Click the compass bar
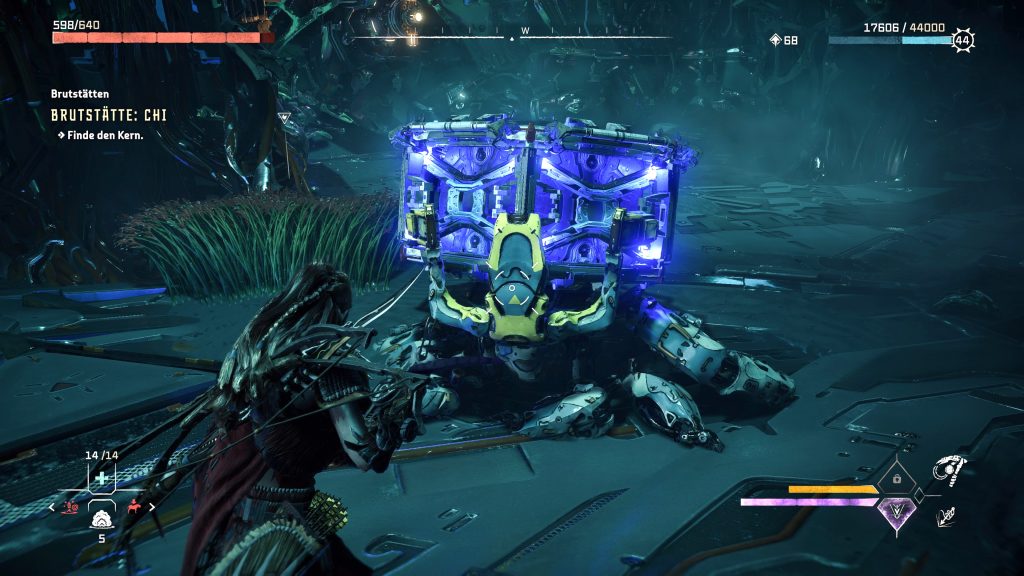 coord(512,37)
